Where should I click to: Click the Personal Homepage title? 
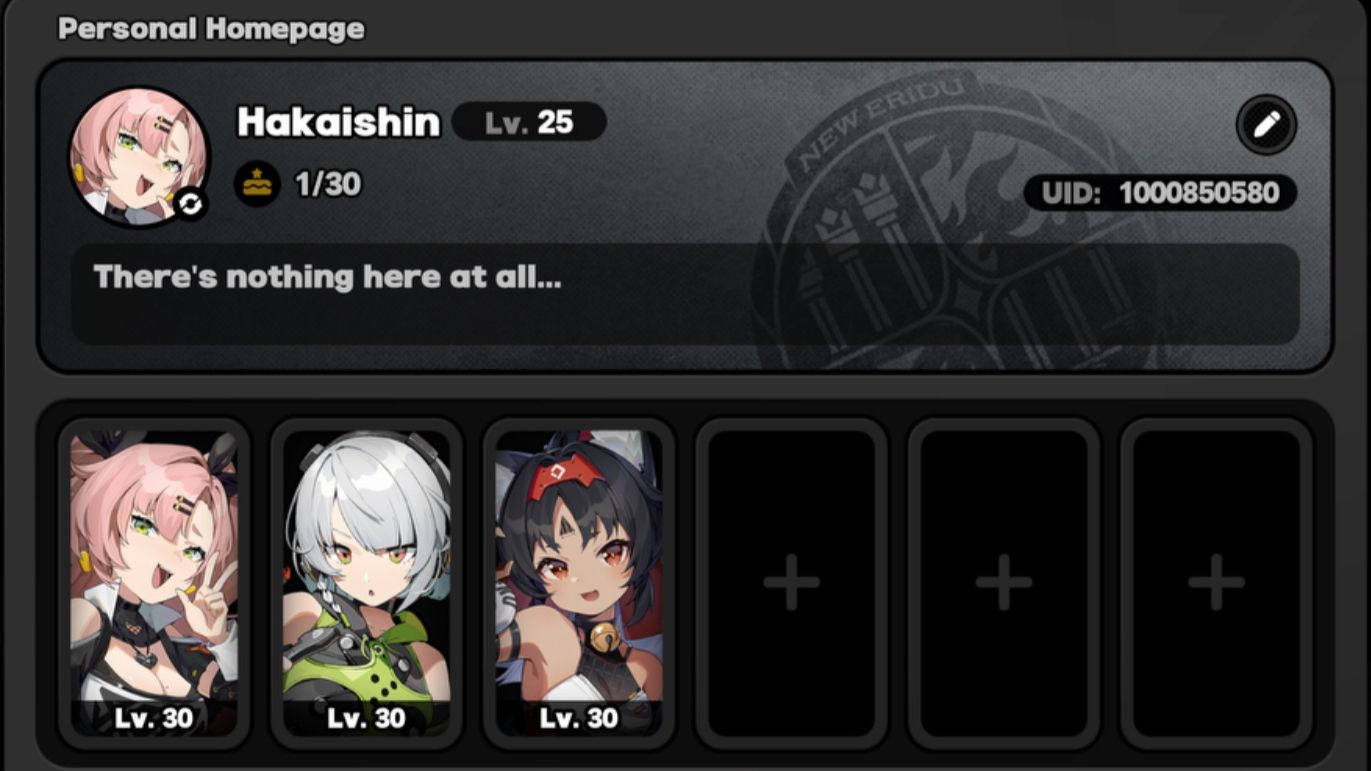211,28
